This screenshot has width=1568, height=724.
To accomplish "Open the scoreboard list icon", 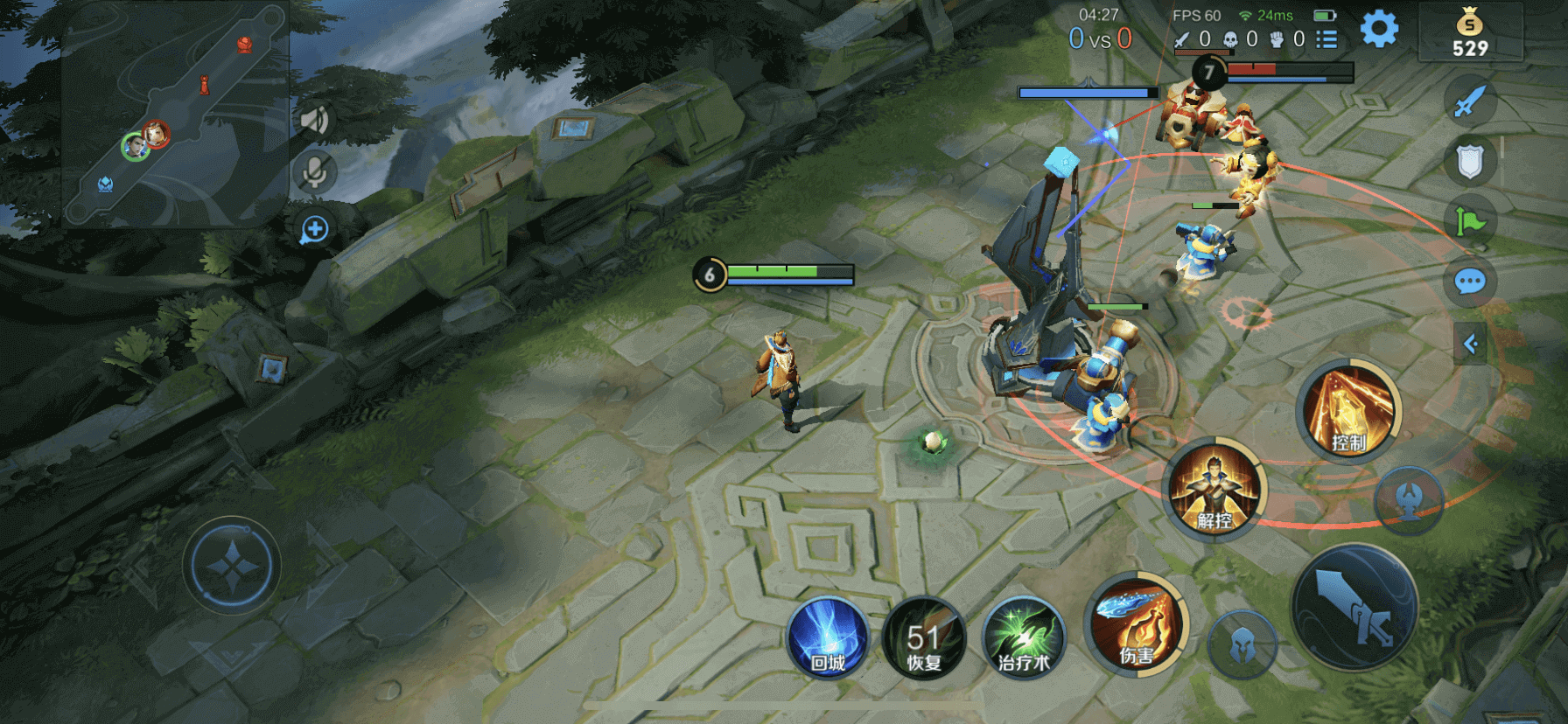I will (1327, 39).
